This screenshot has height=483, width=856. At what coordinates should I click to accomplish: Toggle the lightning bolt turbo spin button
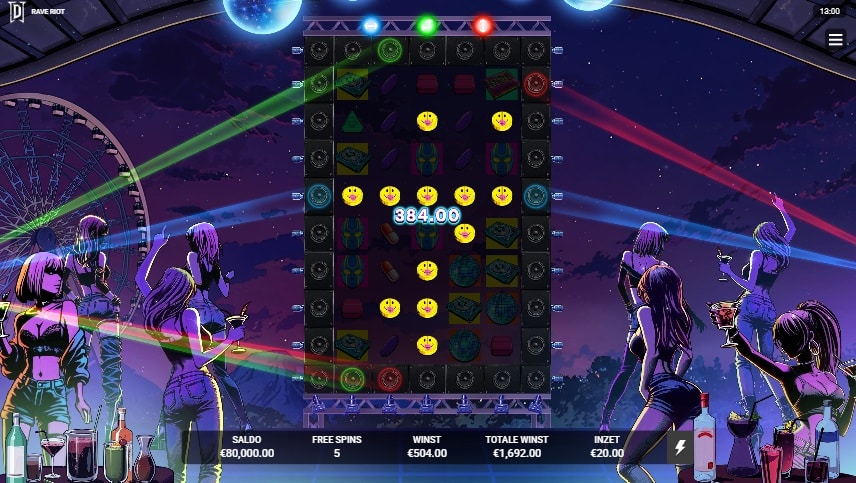click(x=680, y=447)
